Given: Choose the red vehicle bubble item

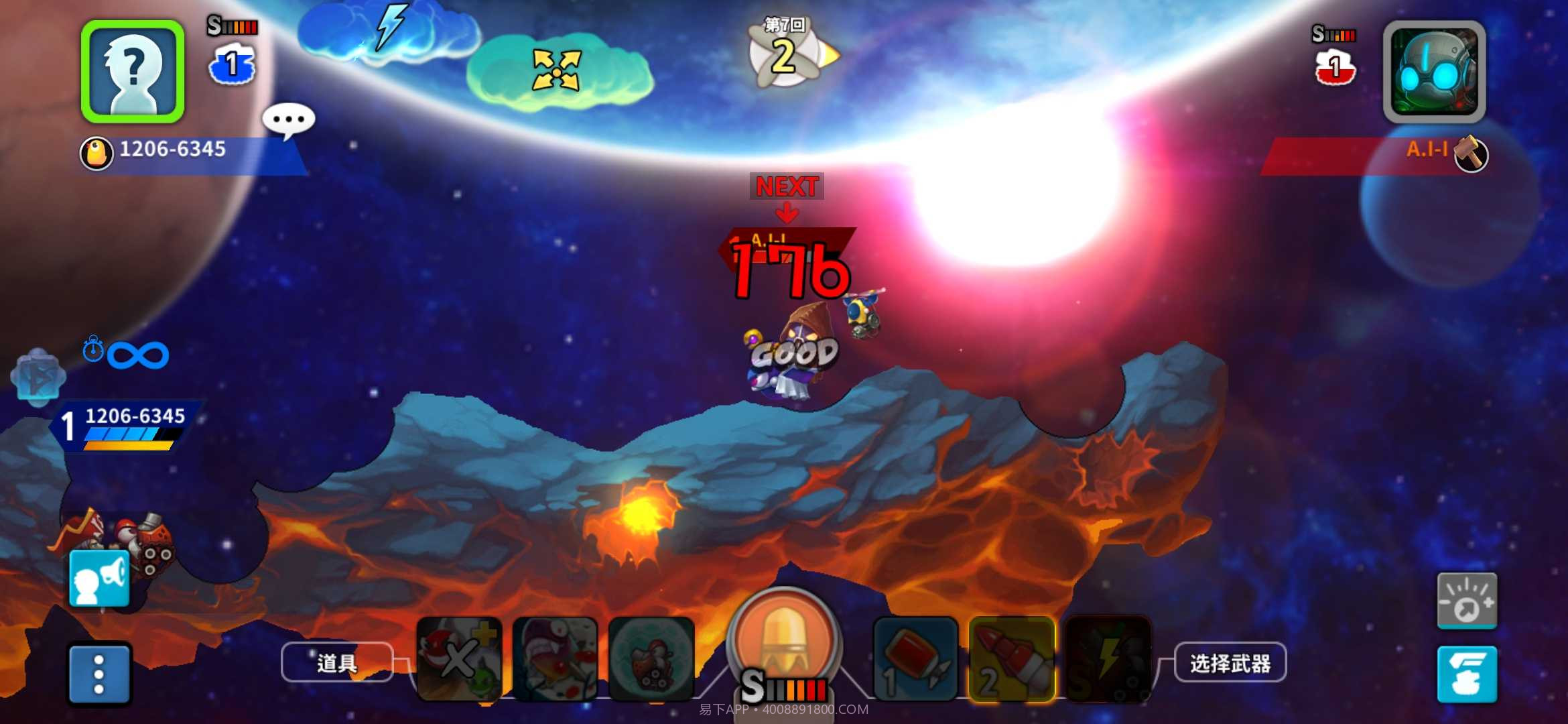Looking at the screenshot, I should (x=651, y=659).
